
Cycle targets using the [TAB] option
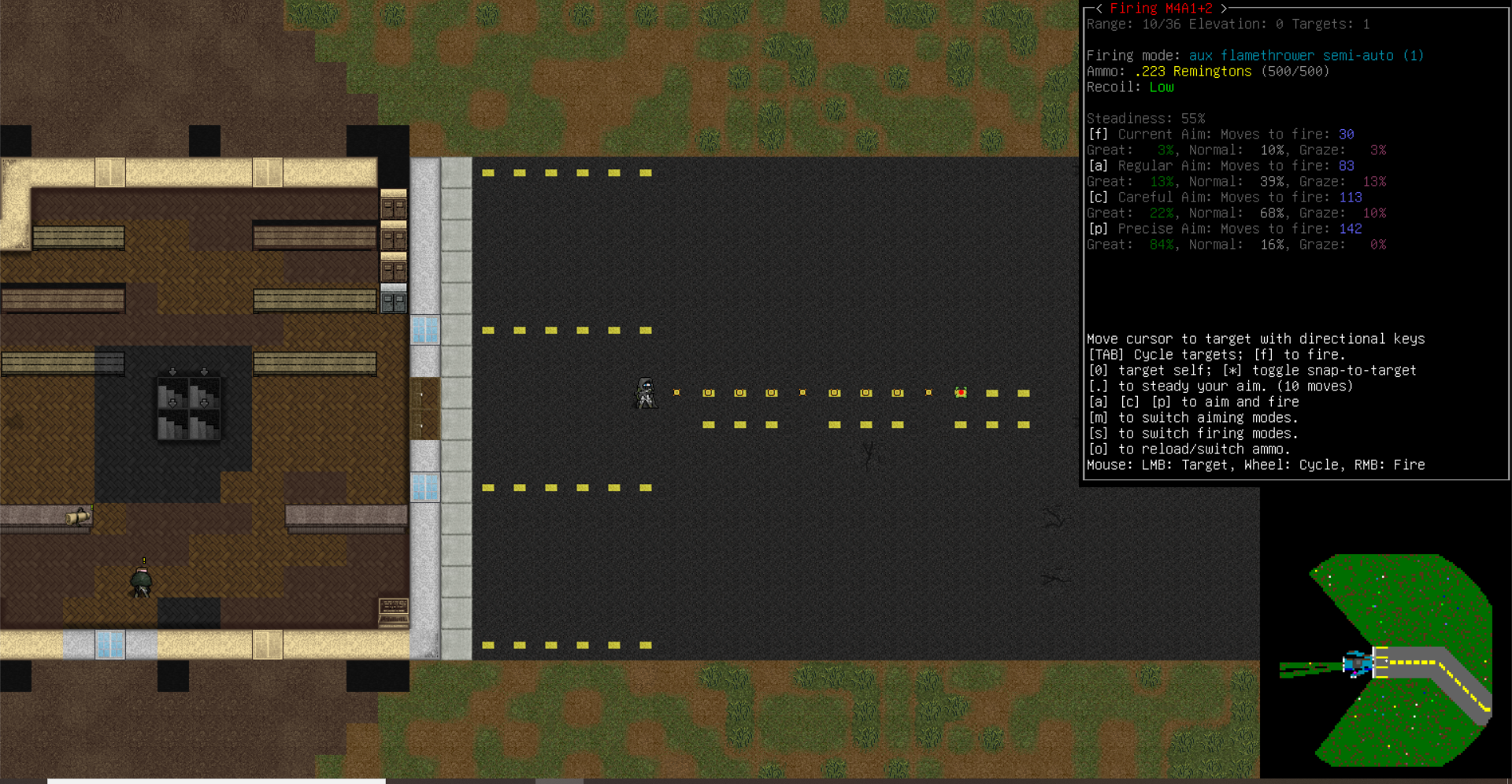pyautogui.click(x=1106, y=354)
